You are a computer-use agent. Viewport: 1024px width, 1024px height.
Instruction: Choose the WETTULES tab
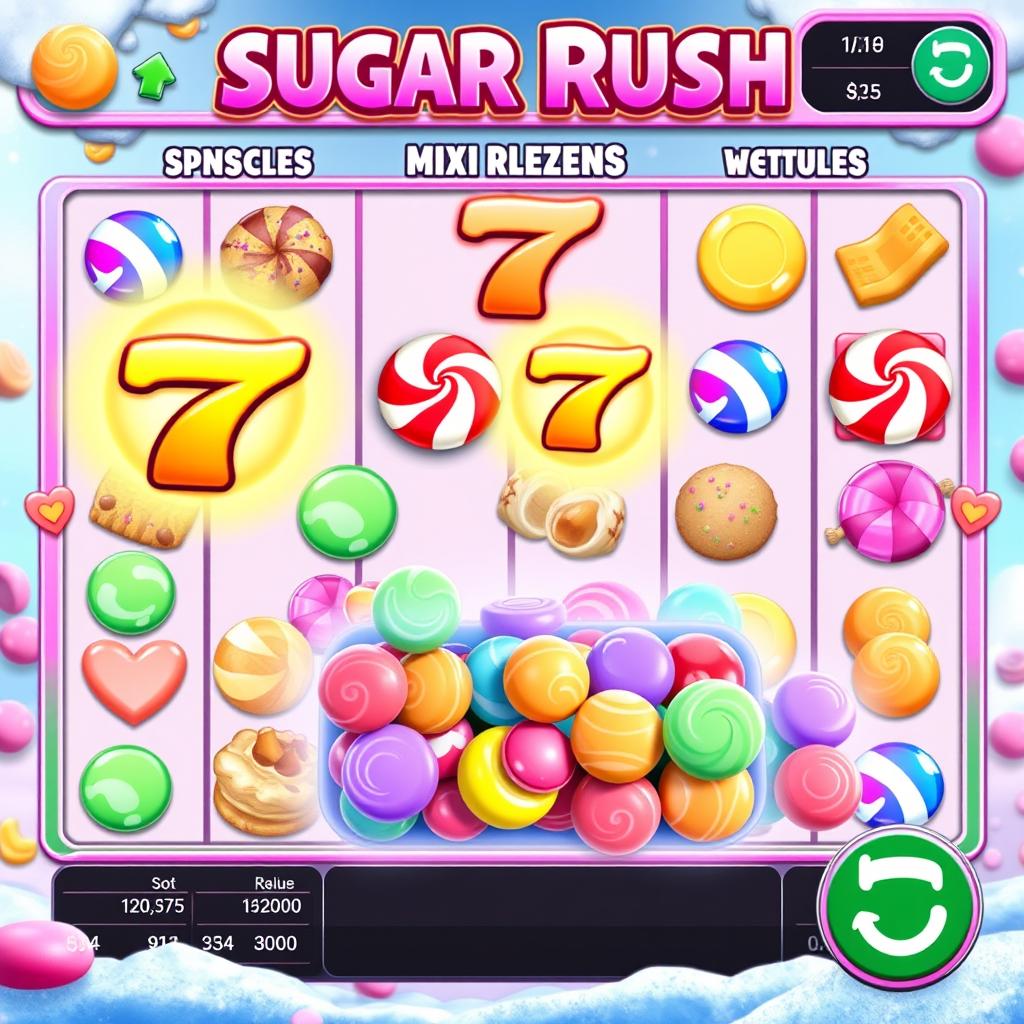tap(797, 161)
